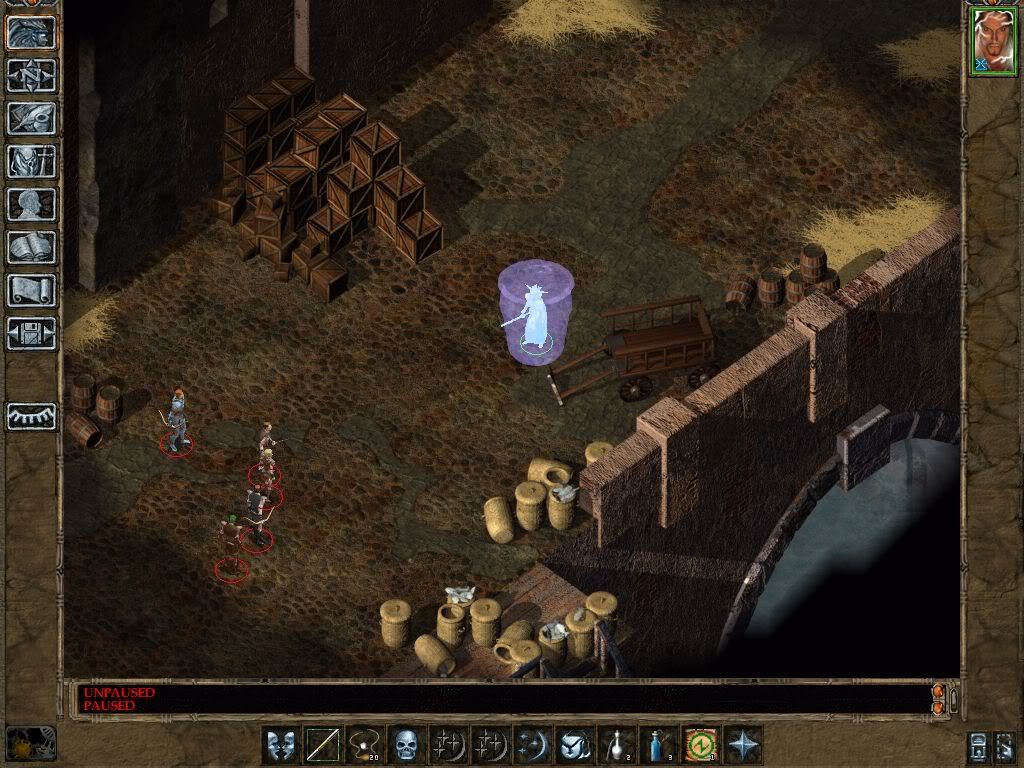The height and width of the screenshot is (768, 1024).
Task: Open the journal quill button
Action: pyautogui.click(x=31, y=118)
